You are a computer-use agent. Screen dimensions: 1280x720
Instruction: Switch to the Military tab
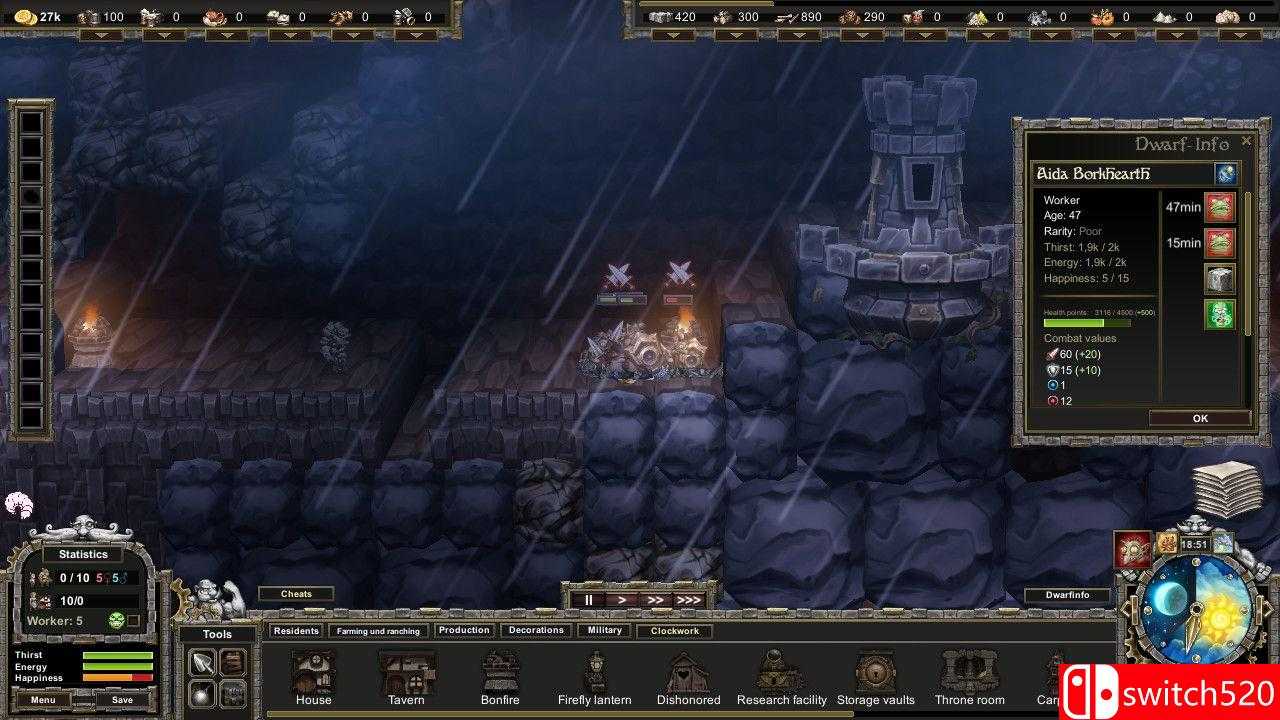[604, 630]
